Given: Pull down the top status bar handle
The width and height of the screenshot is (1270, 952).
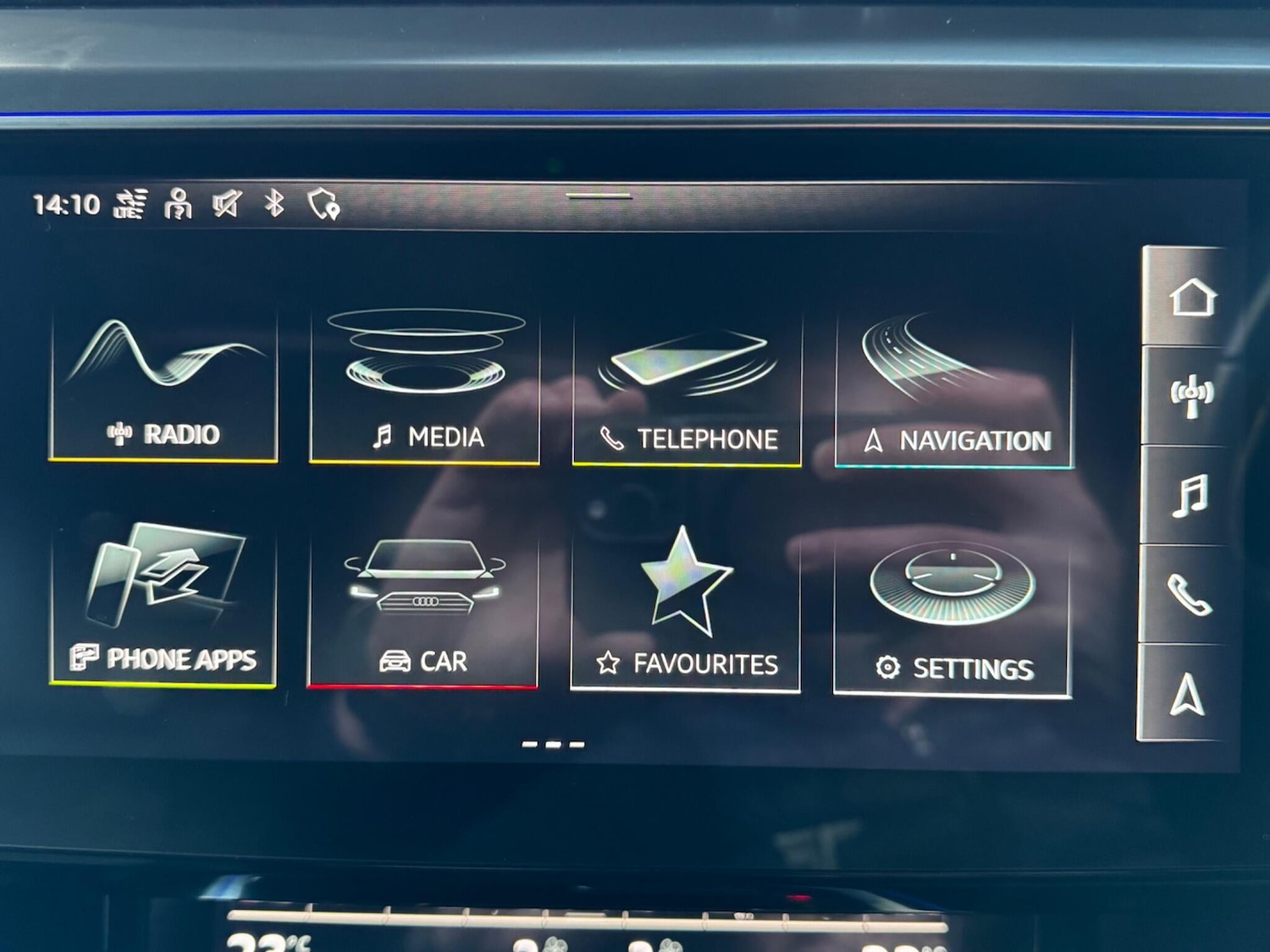Looking at the screenshot, I should pyautogui.click(x=599, y=196).
